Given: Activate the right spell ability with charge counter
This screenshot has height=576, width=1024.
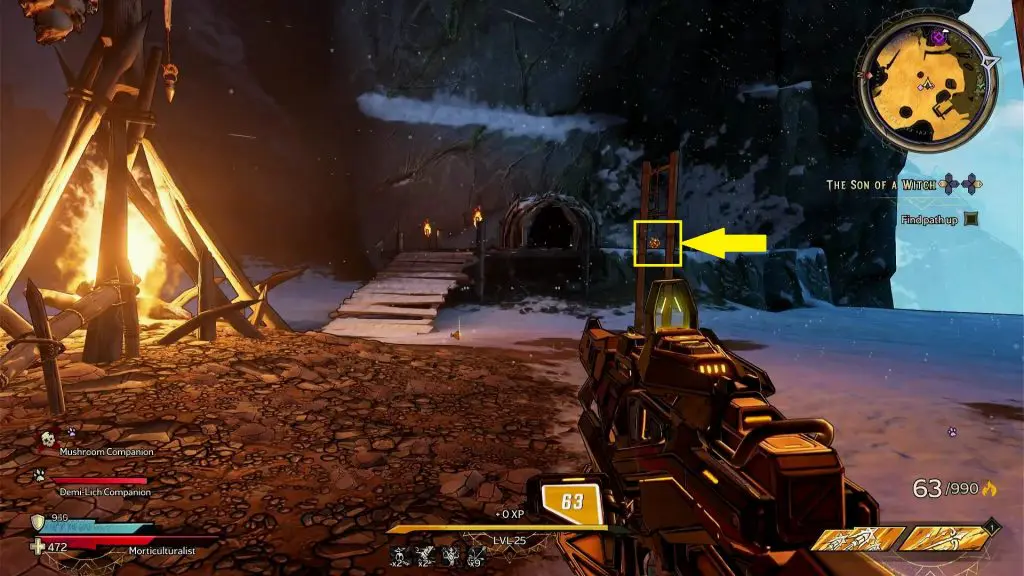Looking at the screenshot, I should [x=944, y=539].
